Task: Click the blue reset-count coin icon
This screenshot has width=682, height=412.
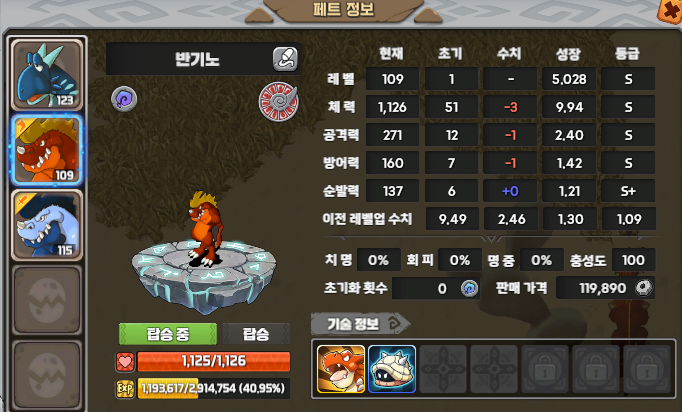Action: pyautogui.click(x=469, y=288)
